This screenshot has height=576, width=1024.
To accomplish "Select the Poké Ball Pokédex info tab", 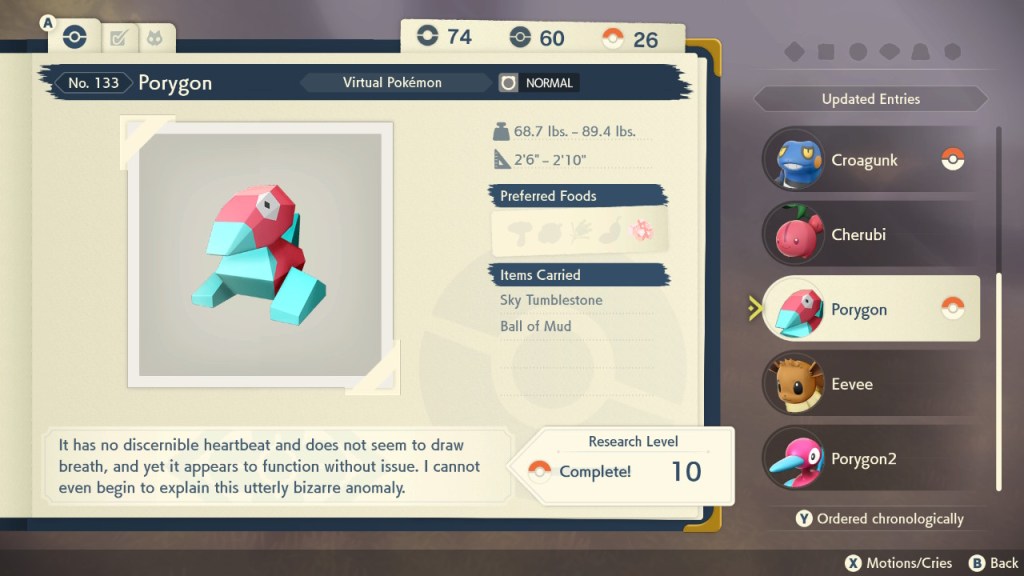I will point(74,38).
